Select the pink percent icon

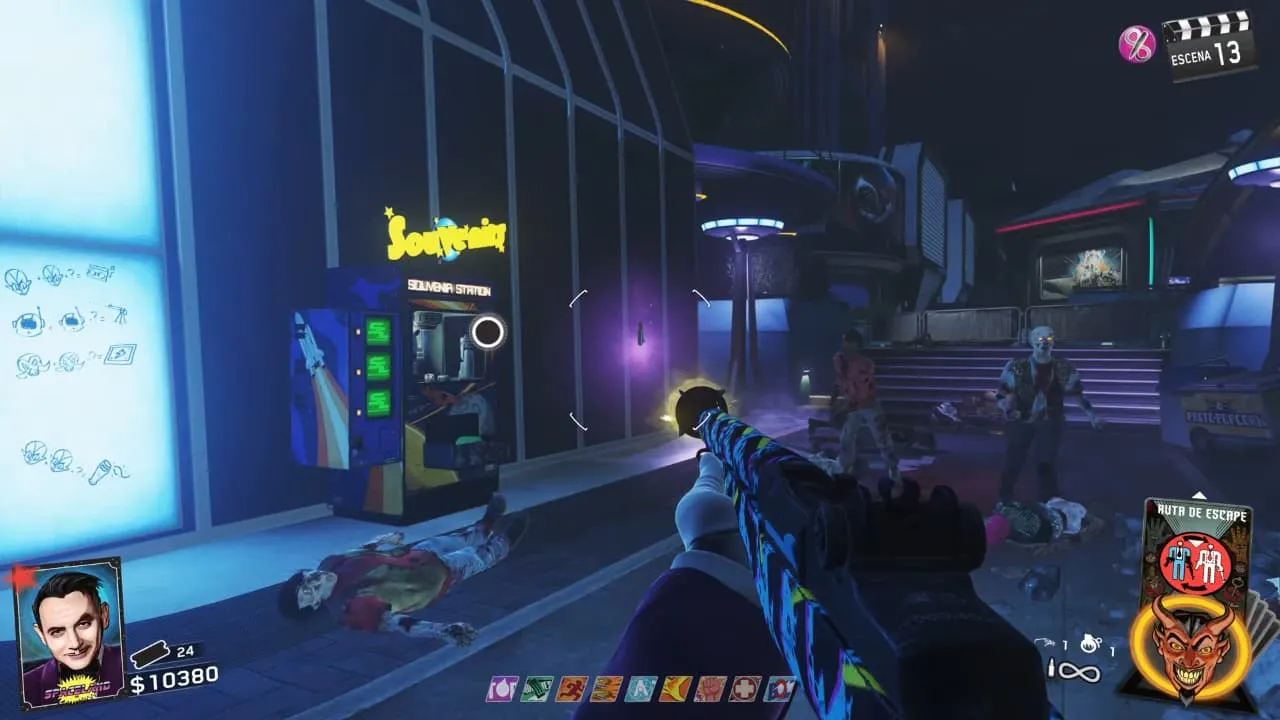[x=1137, y=44]
